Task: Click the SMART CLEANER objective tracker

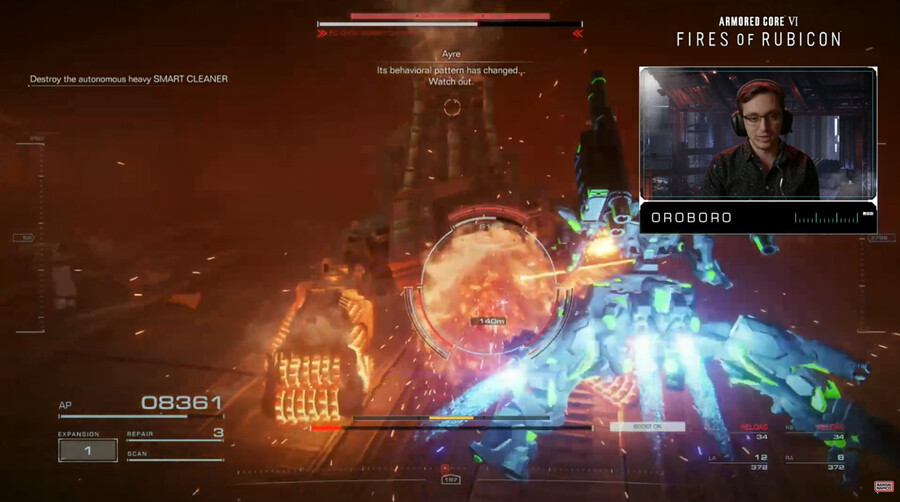Action: click(129, 79)
